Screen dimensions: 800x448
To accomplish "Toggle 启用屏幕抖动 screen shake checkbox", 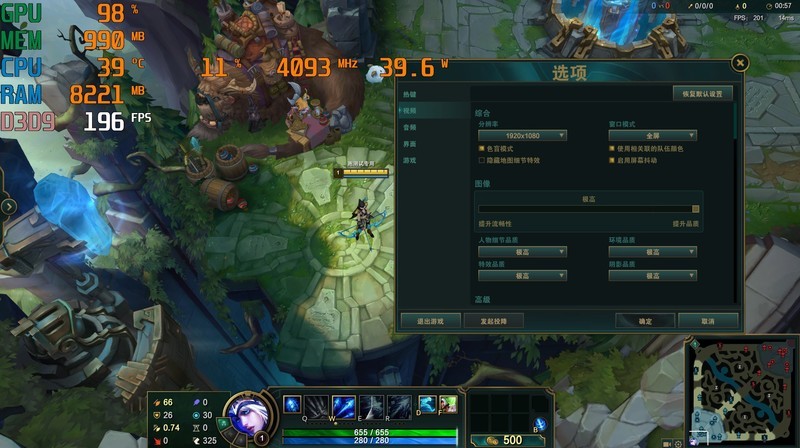I will (x=611, y=160).
